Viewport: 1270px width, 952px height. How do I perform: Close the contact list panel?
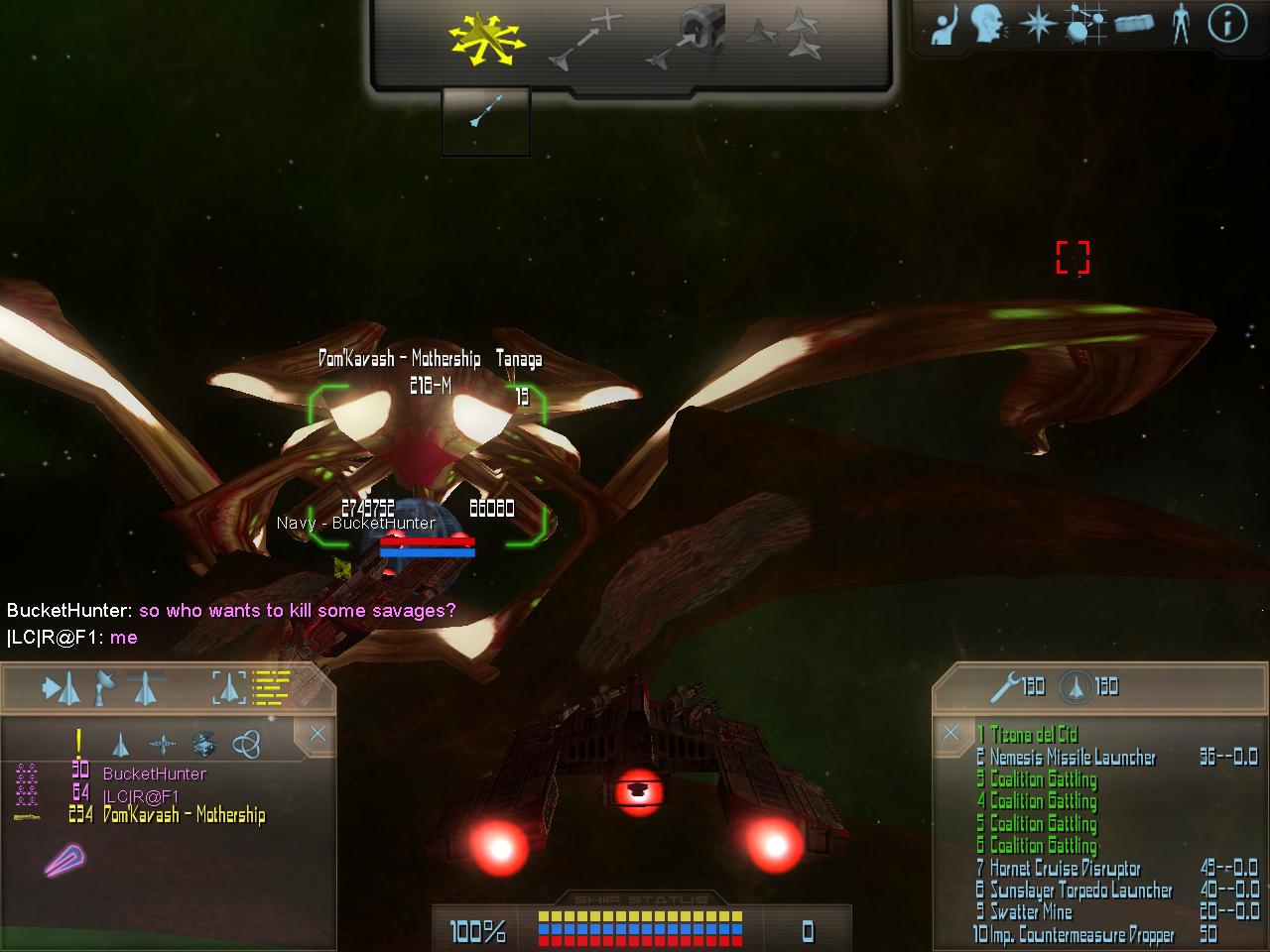pos(317,734)
